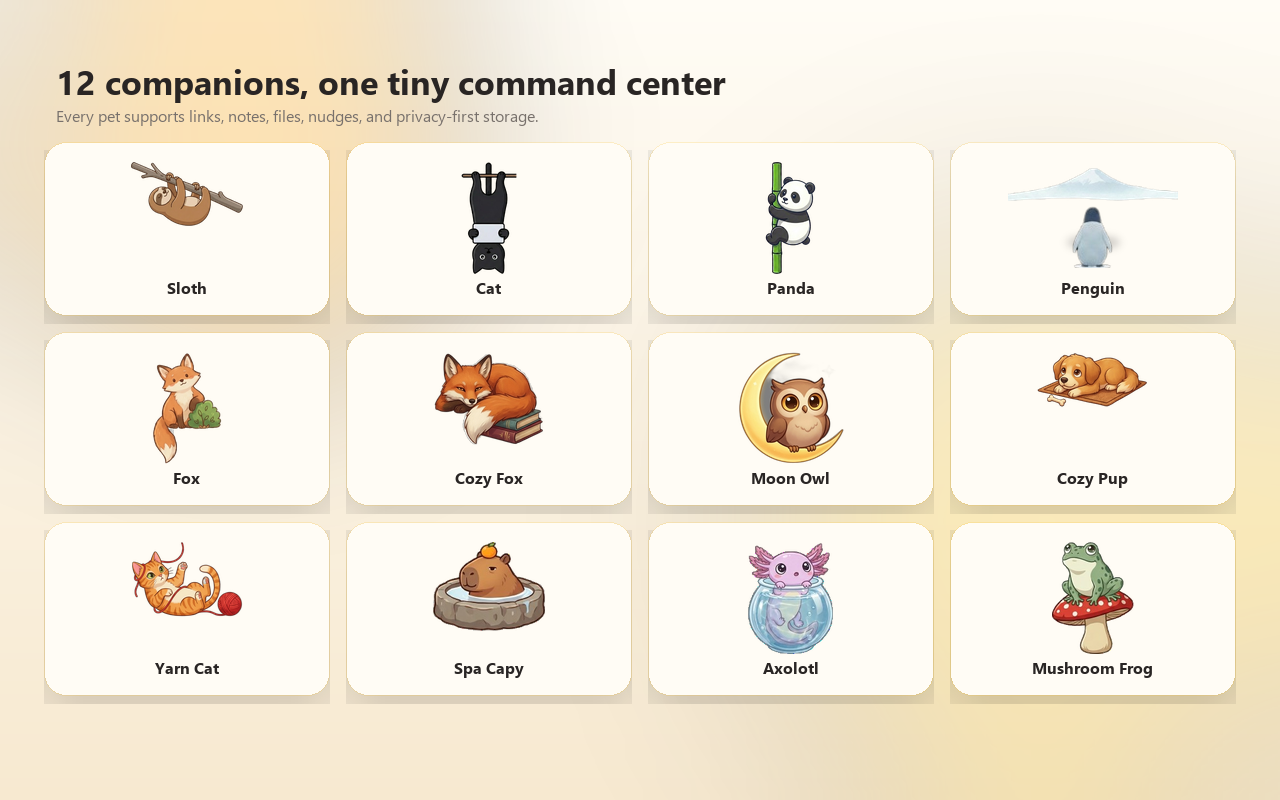Open the Sloth card
This screenshot has width=1280, height=800.
click(x=187, y=228)
